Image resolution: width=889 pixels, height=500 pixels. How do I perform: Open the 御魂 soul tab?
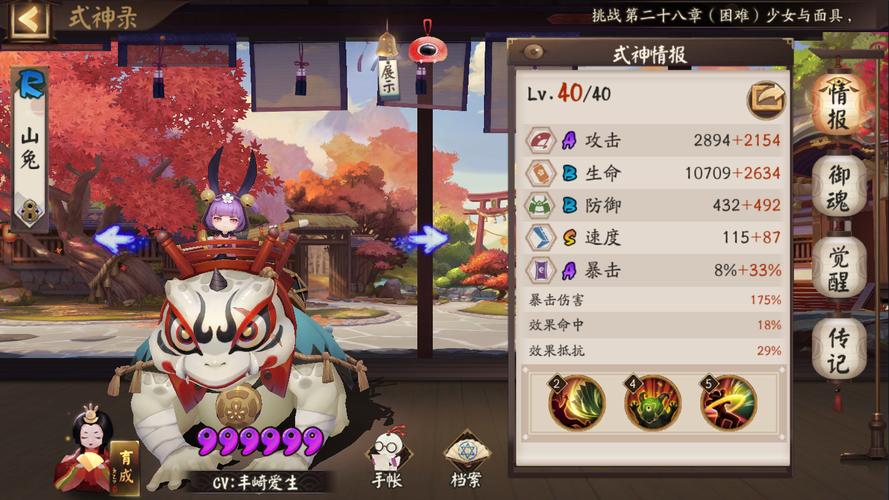point(838,186)
